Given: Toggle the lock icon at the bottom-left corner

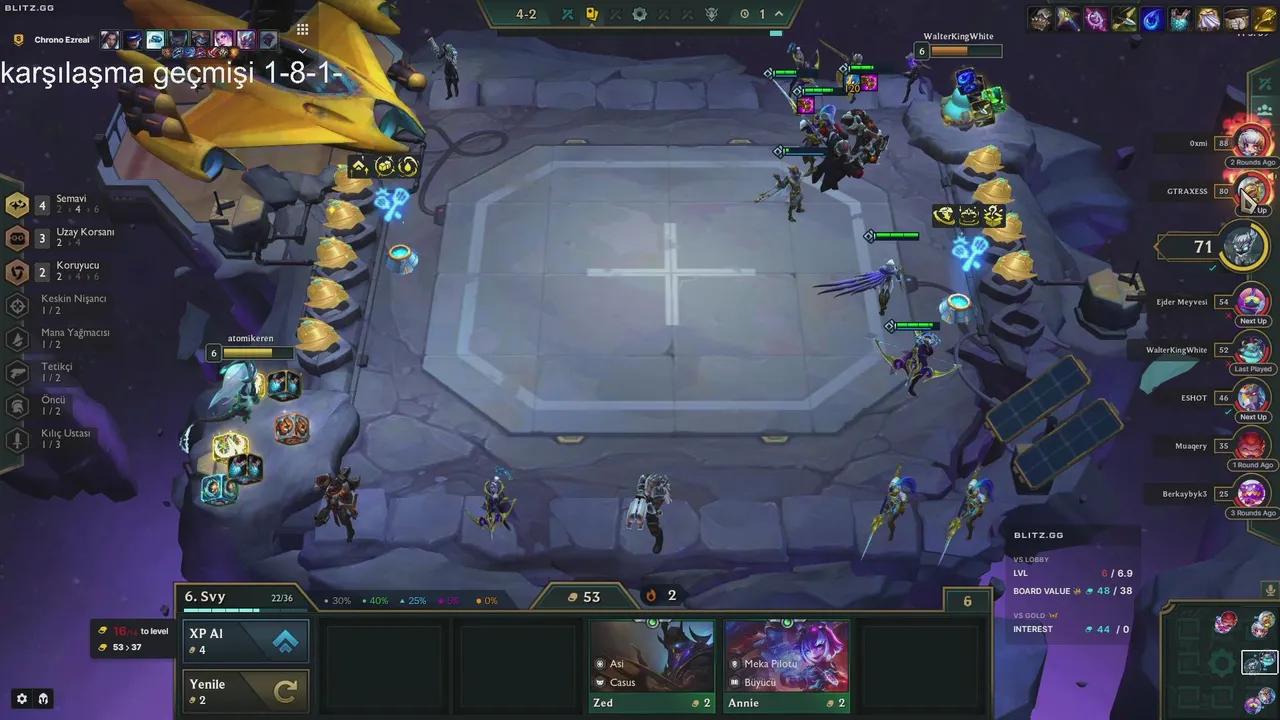Looking at the screenshot, I should pyautogui.click(x=41, y=699).
